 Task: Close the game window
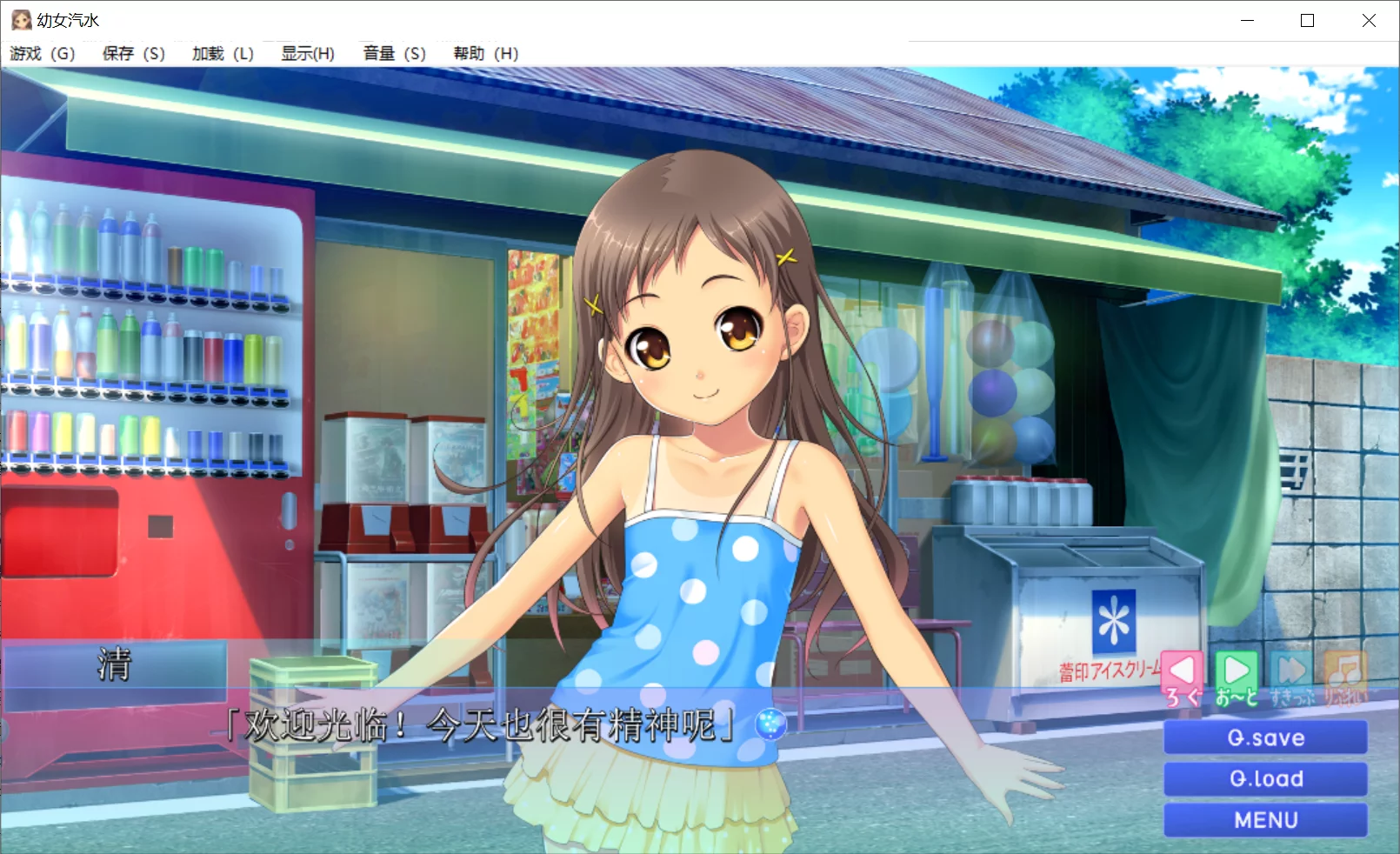click(x=1369, y=20)
